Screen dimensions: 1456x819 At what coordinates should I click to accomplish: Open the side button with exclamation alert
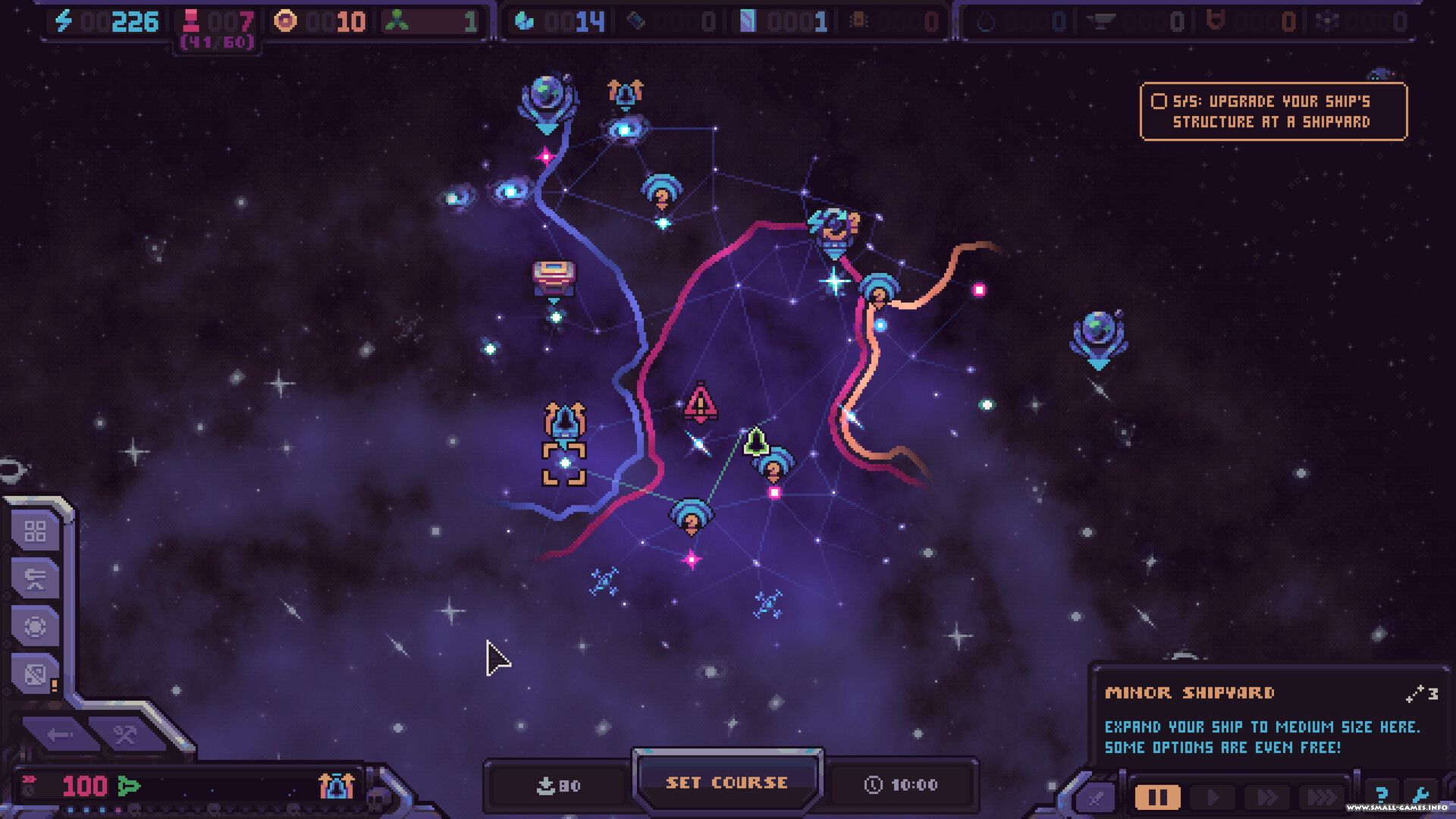36,673
